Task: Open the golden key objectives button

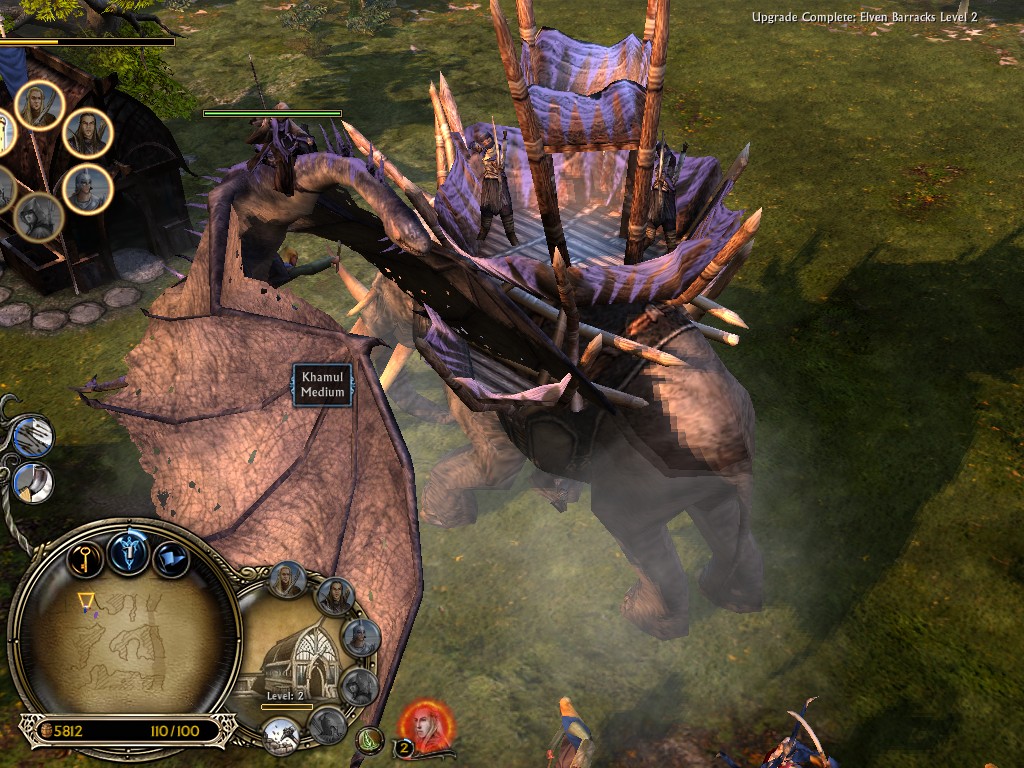Action: click(85, 557)
